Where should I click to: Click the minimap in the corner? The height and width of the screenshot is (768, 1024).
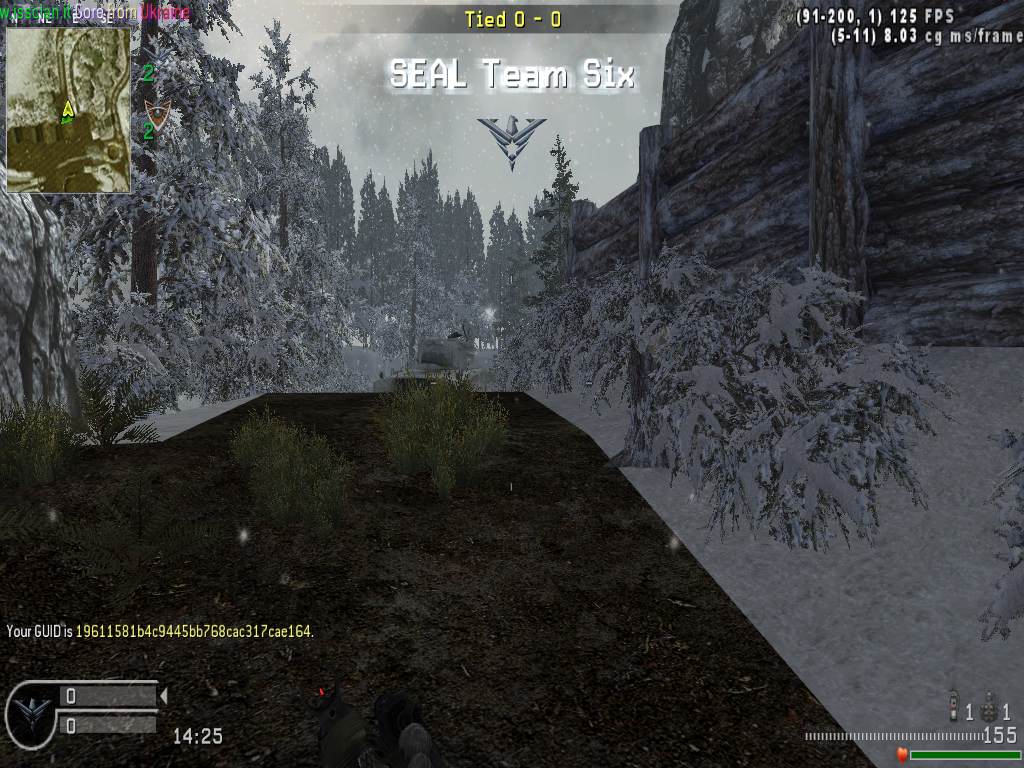(x=68, y=109)
